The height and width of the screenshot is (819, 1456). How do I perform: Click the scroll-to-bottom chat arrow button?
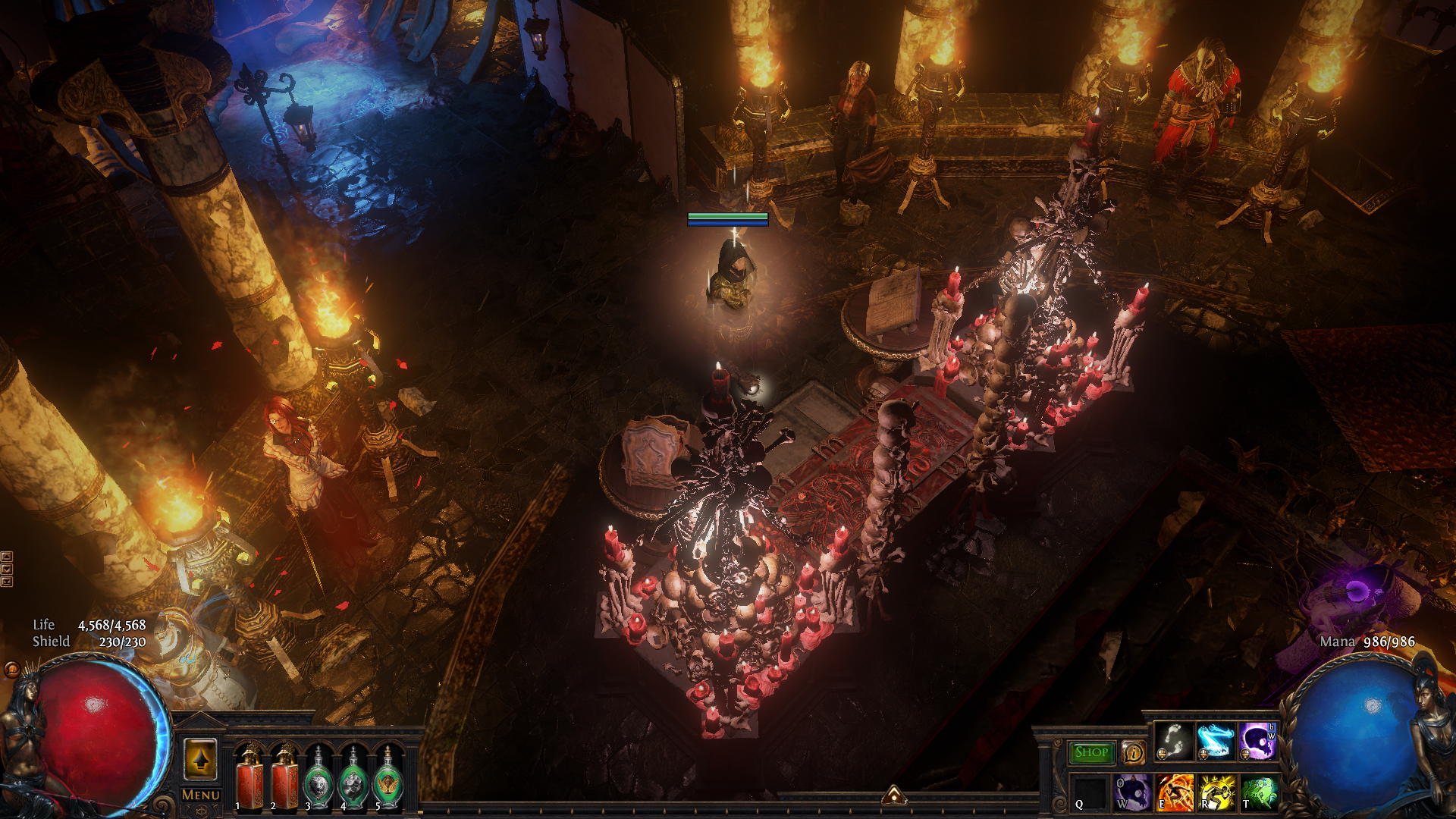pos(7,582)
